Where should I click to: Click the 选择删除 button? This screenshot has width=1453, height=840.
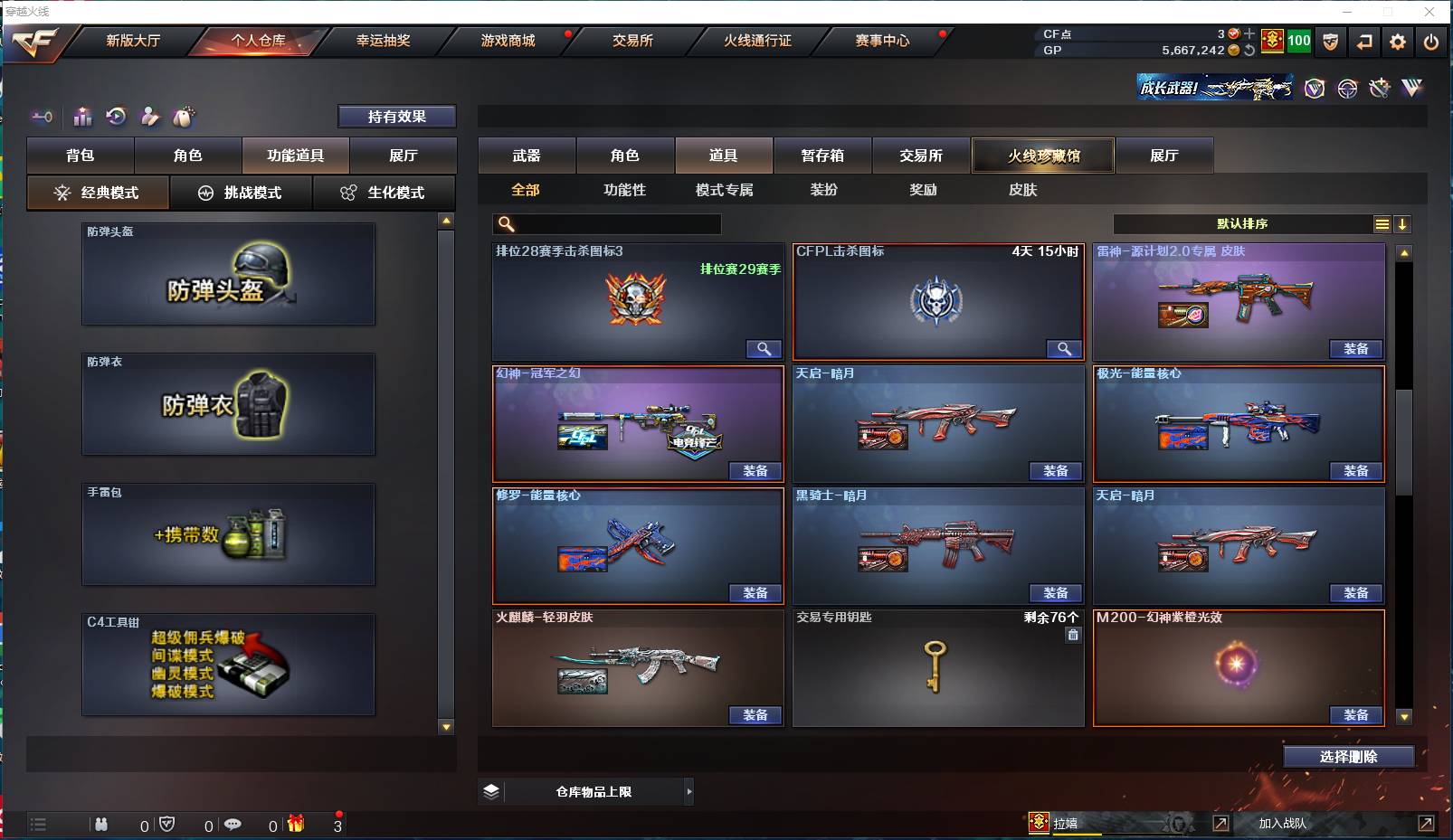(1349, 757)
